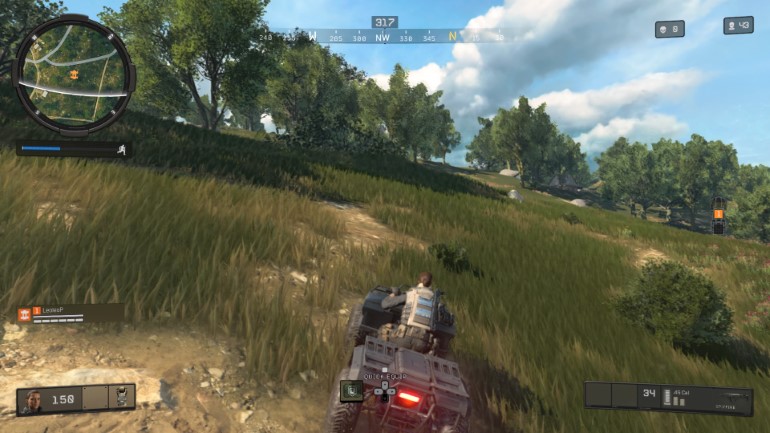Image resolution: width=770 pixels, height=433 pixels.
Task: Click the quick equipment item icon
Action: pyautogui.click(x=351, y=391)
